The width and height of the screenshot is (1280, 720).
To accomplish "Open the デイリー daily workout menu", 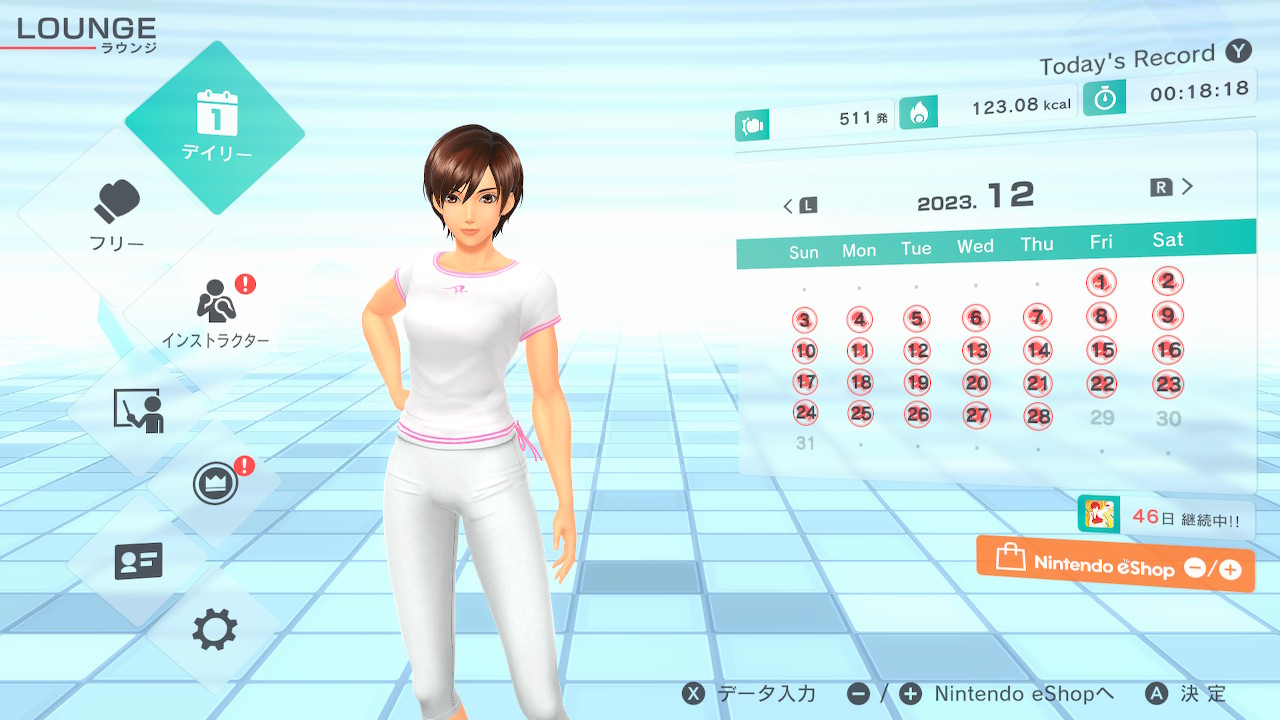I will point(216,128).
